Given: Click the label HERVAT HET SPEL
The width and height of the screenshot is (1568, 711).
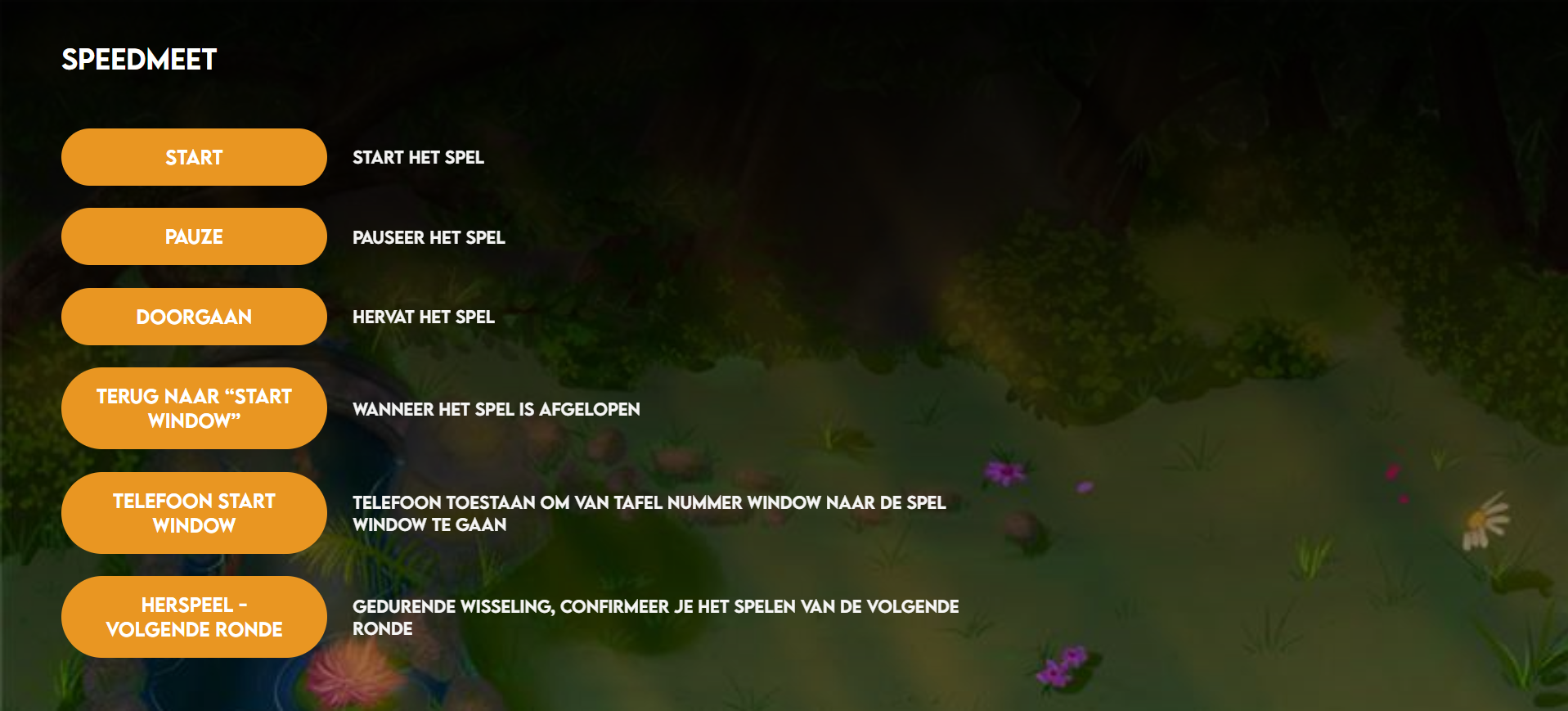Looking at the screenshot, I should tap(423, 317).
